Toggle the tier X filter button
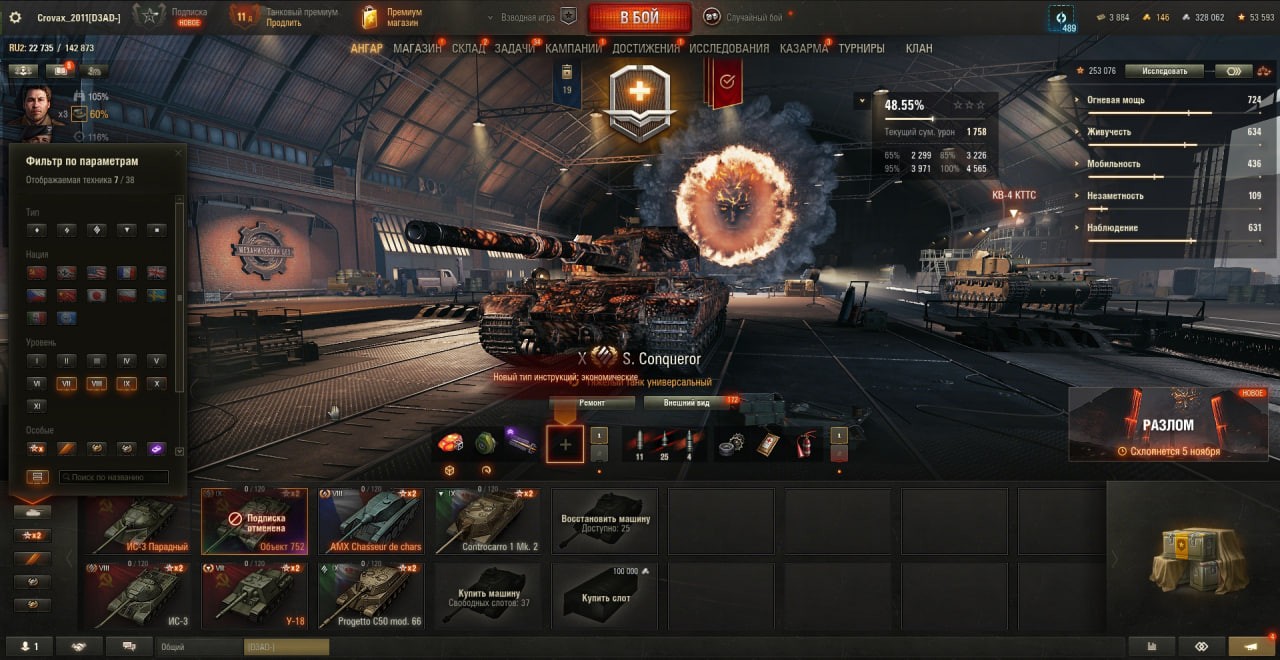This screenshot has width=1280, height=660. pyautogui.click(x=155, y=383)
